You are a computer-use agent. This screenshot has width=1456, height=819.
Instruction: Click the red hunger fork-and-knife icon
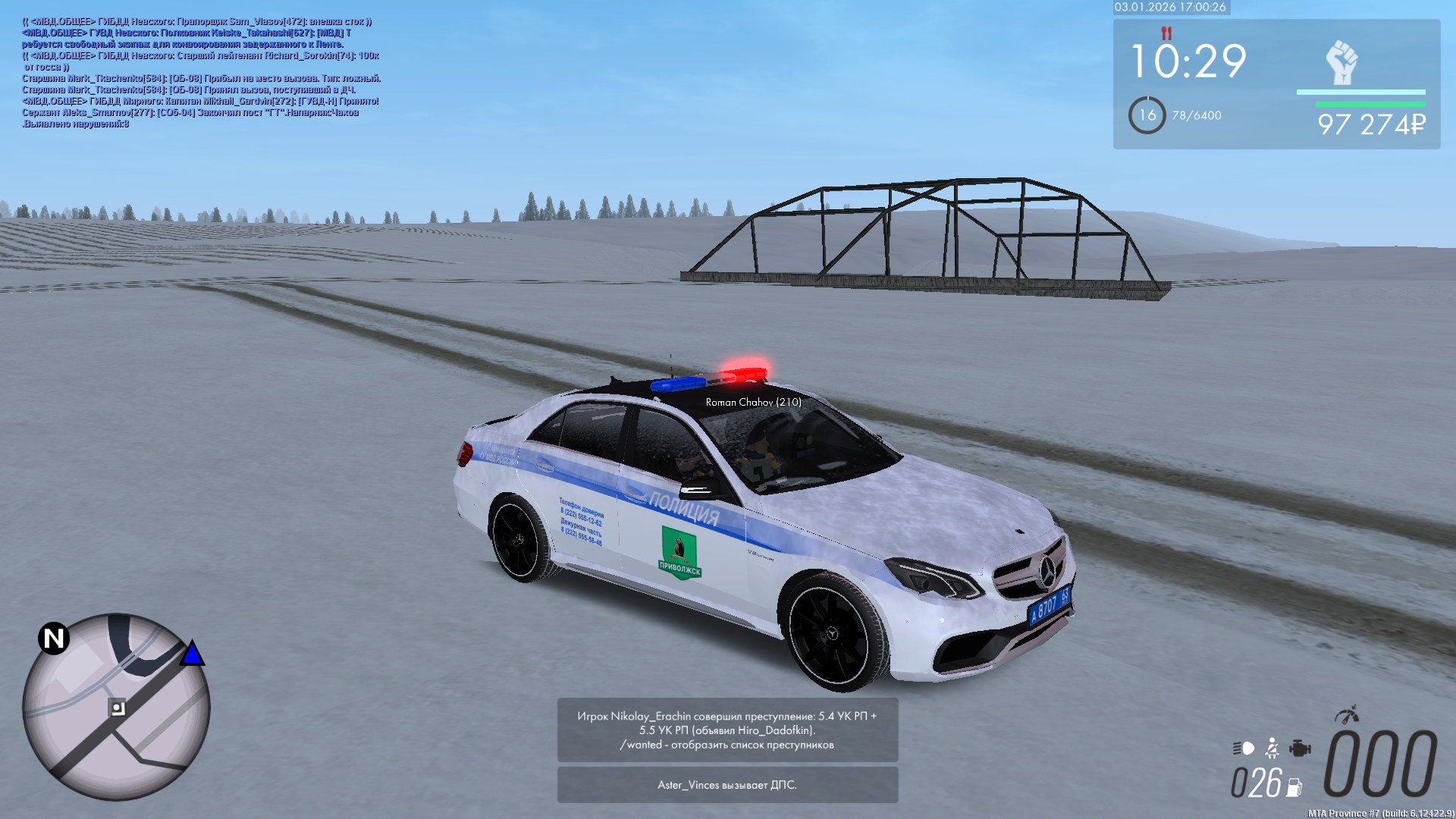1166,33
